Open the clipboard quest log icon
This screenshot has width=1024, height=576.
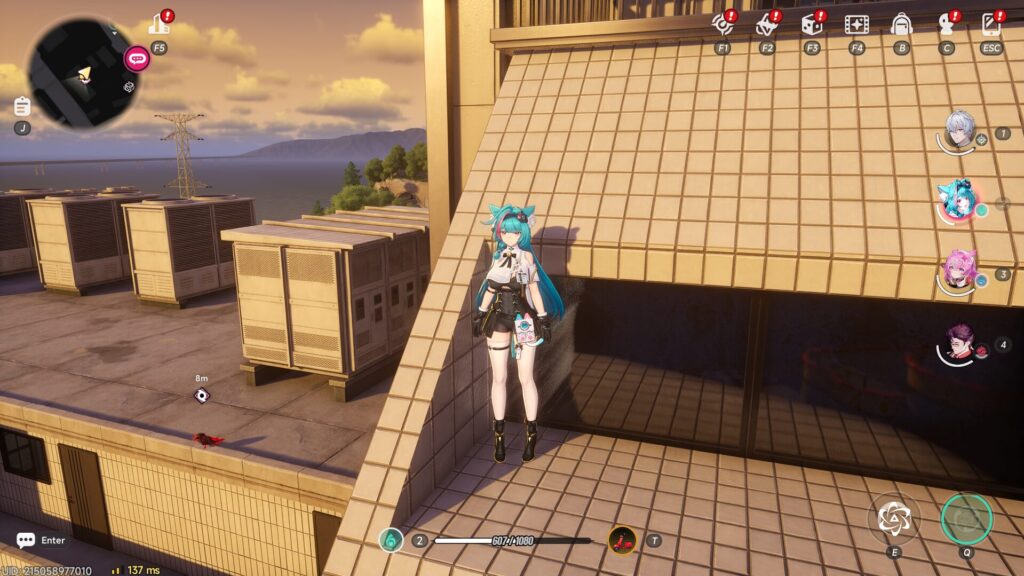22,106
